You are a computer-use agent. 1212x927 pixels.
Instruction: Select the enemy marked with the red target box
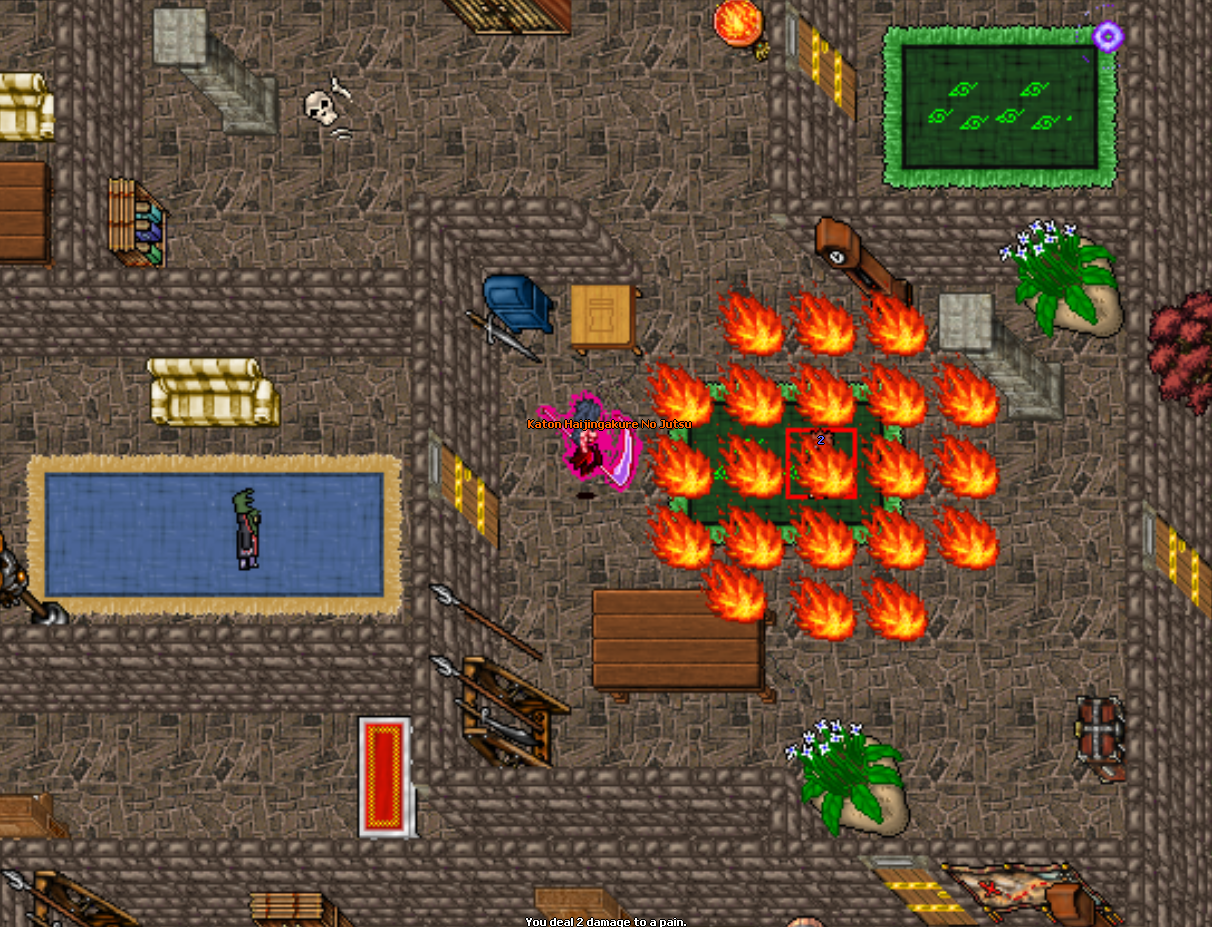coord(821,463)
